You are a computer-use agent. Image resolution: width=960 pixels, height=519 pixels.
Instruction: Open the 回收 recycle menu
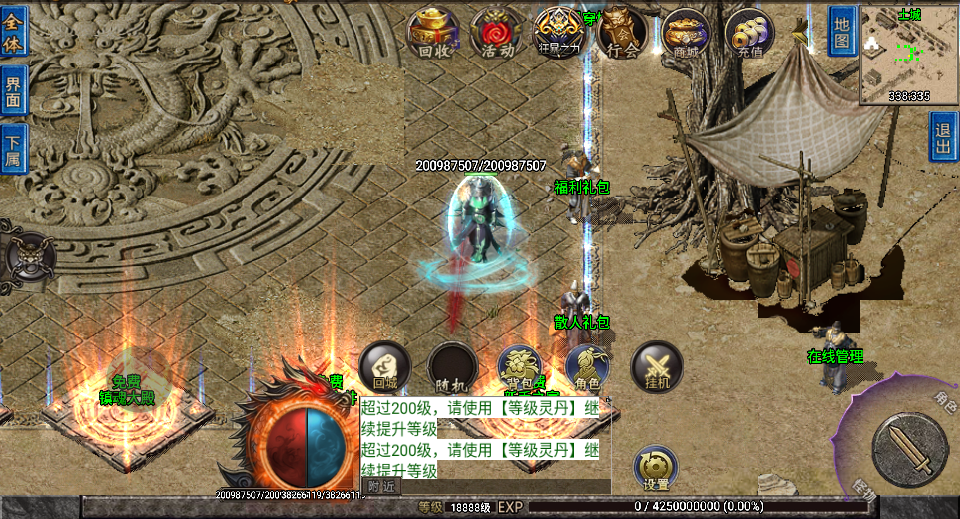[x=432, y=33]
